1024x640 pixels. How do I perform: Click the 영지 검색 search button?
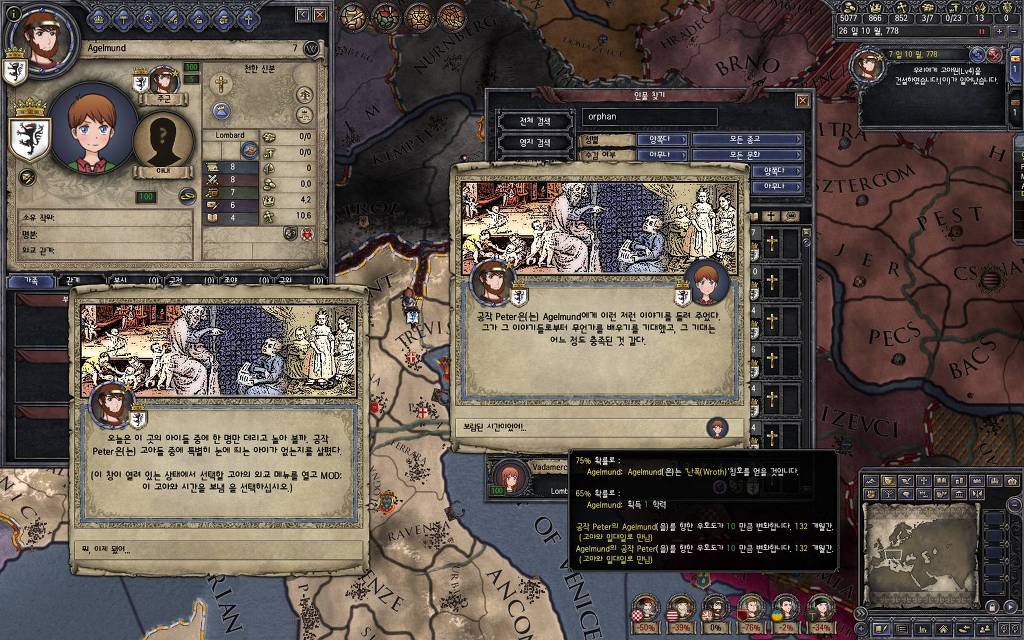534,143
